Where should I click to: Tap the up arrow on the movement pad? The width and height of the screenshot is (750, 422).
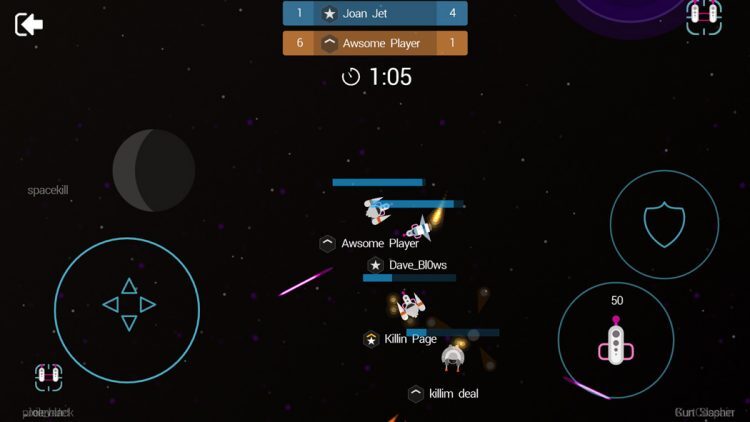point(129,287)
